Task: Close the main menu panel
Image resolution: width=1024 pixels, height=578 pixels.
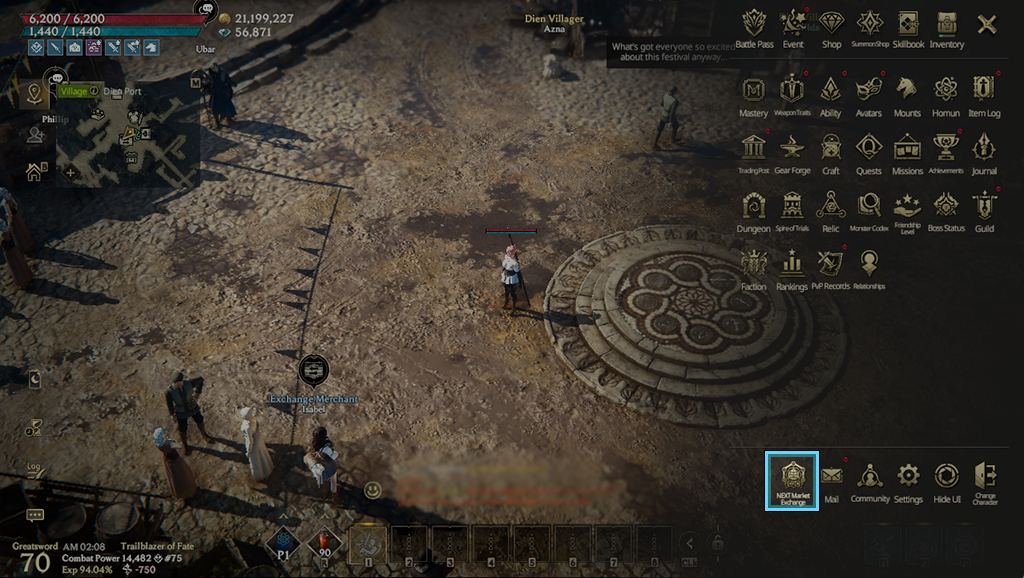Action: (x=987, y=25)
